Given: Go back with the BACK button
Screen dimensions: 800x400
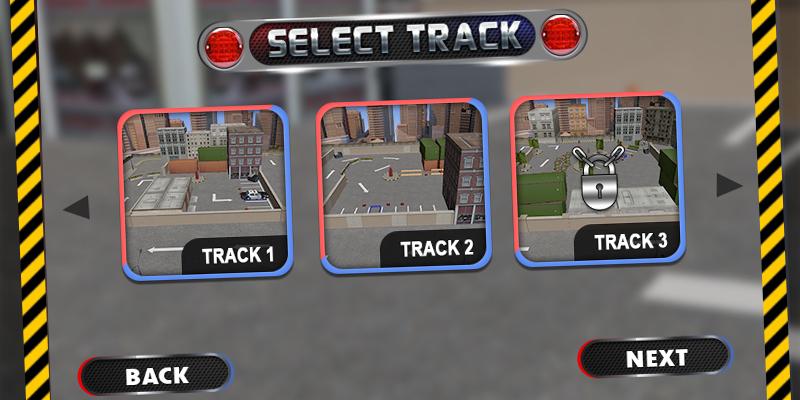Looking at the screenshot, I should click(x=156, y=375).
